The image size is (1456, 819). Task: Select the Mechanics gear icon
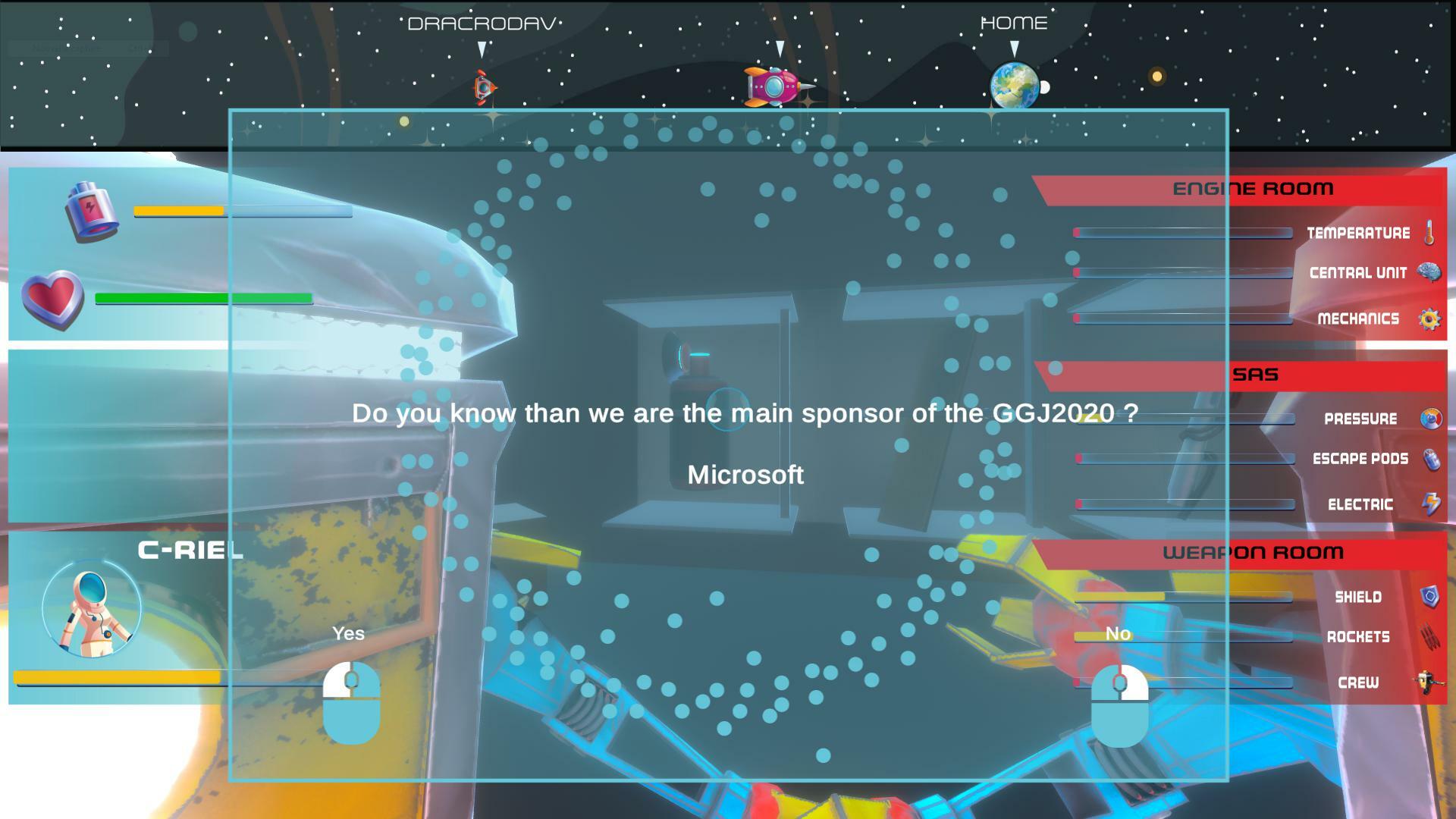[1429, 318]
